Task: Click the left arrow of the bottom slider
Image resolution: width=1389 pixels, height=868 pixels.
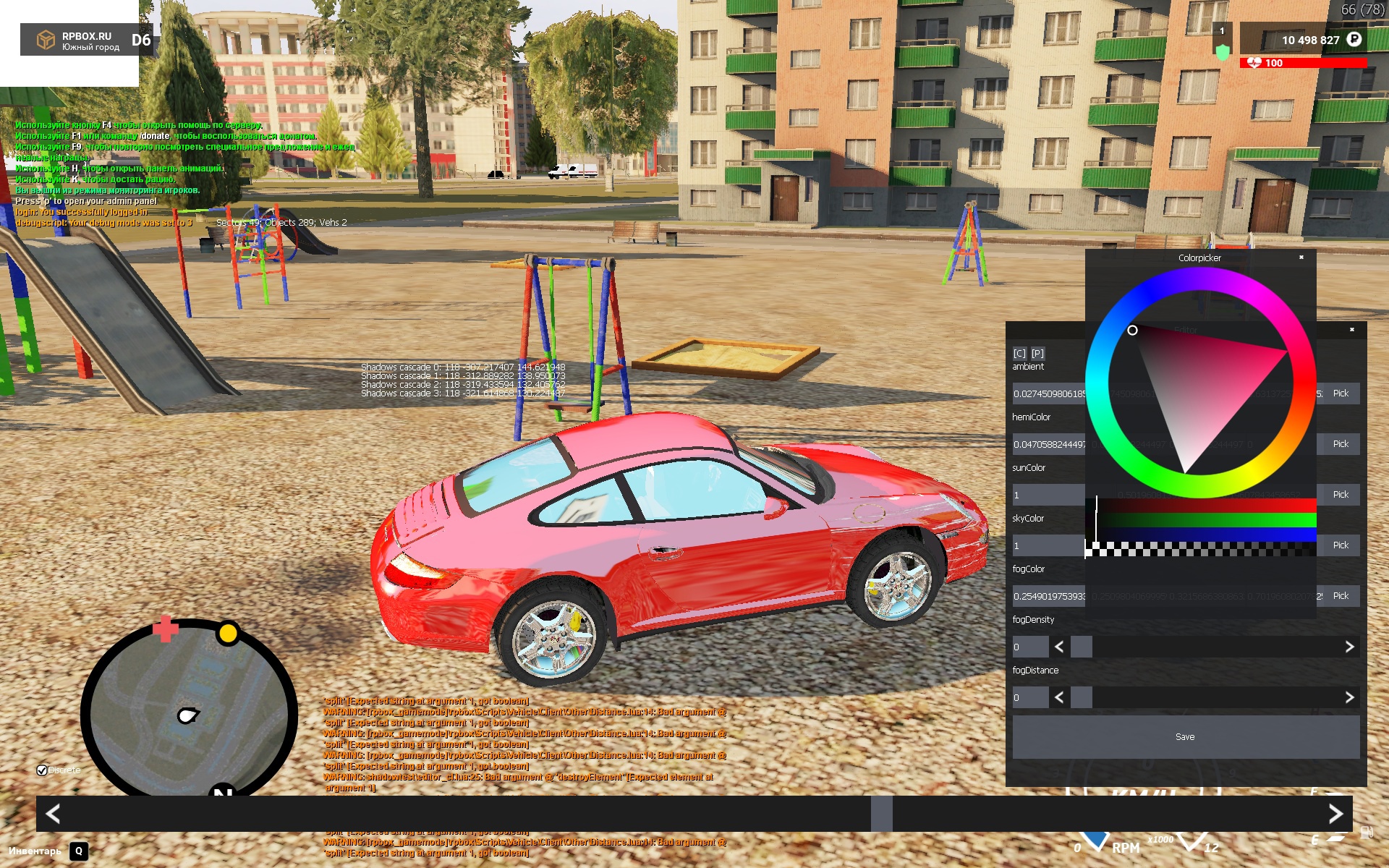Action: click(53, 814)
